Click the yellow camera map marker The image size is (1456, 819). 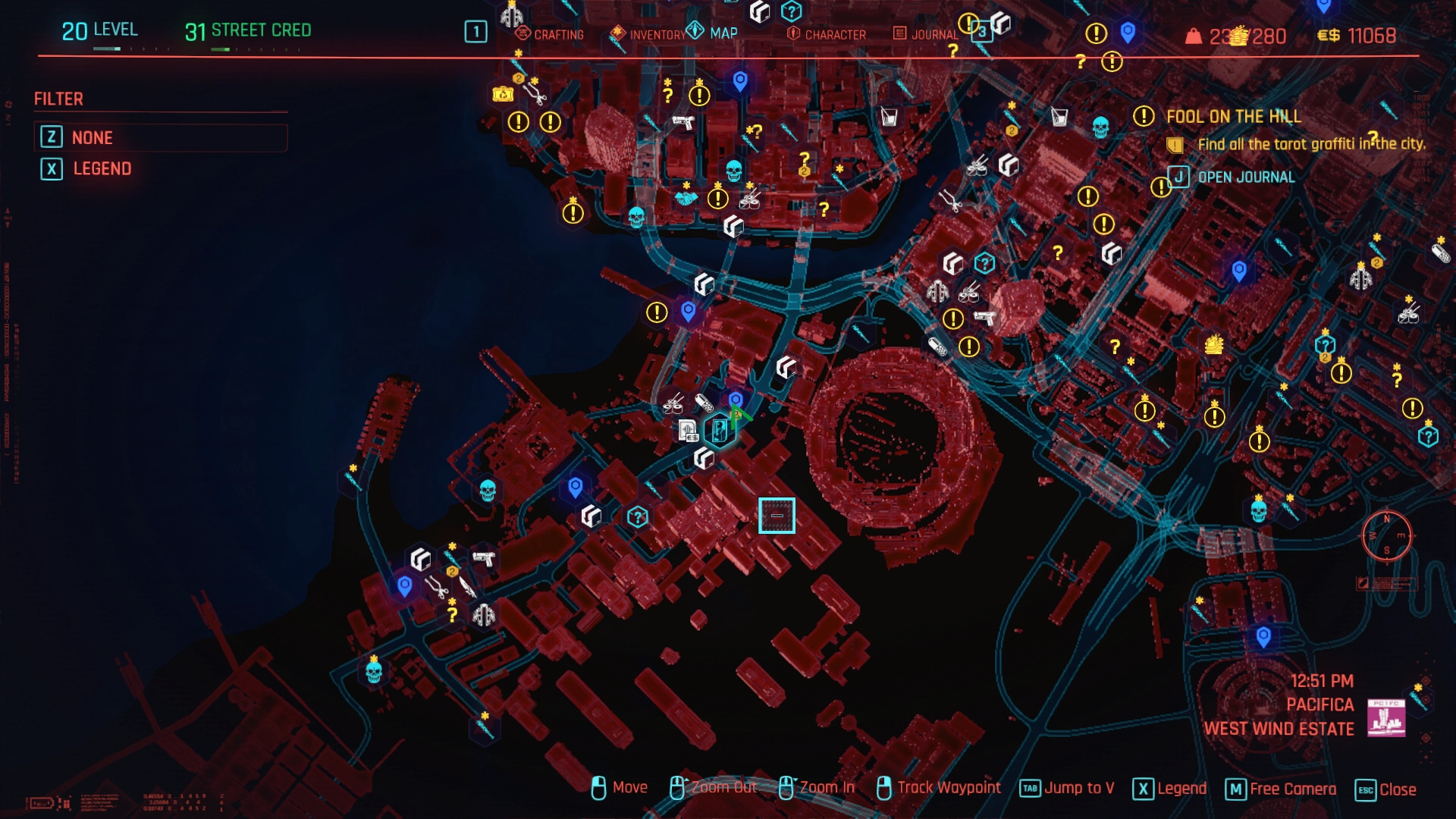pos(503,94)
